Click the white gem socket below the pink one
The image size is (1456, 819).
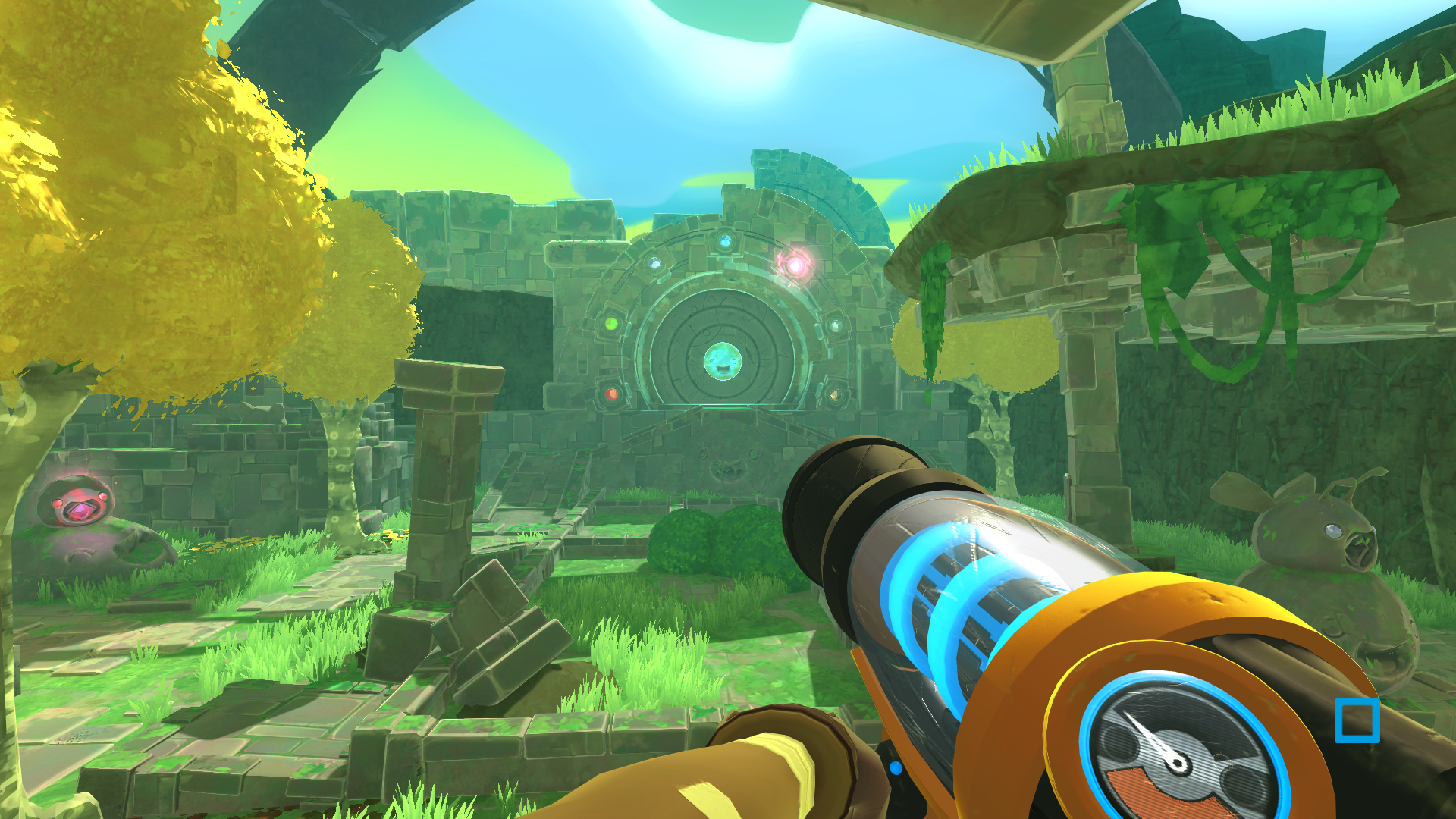coord(838,326)
